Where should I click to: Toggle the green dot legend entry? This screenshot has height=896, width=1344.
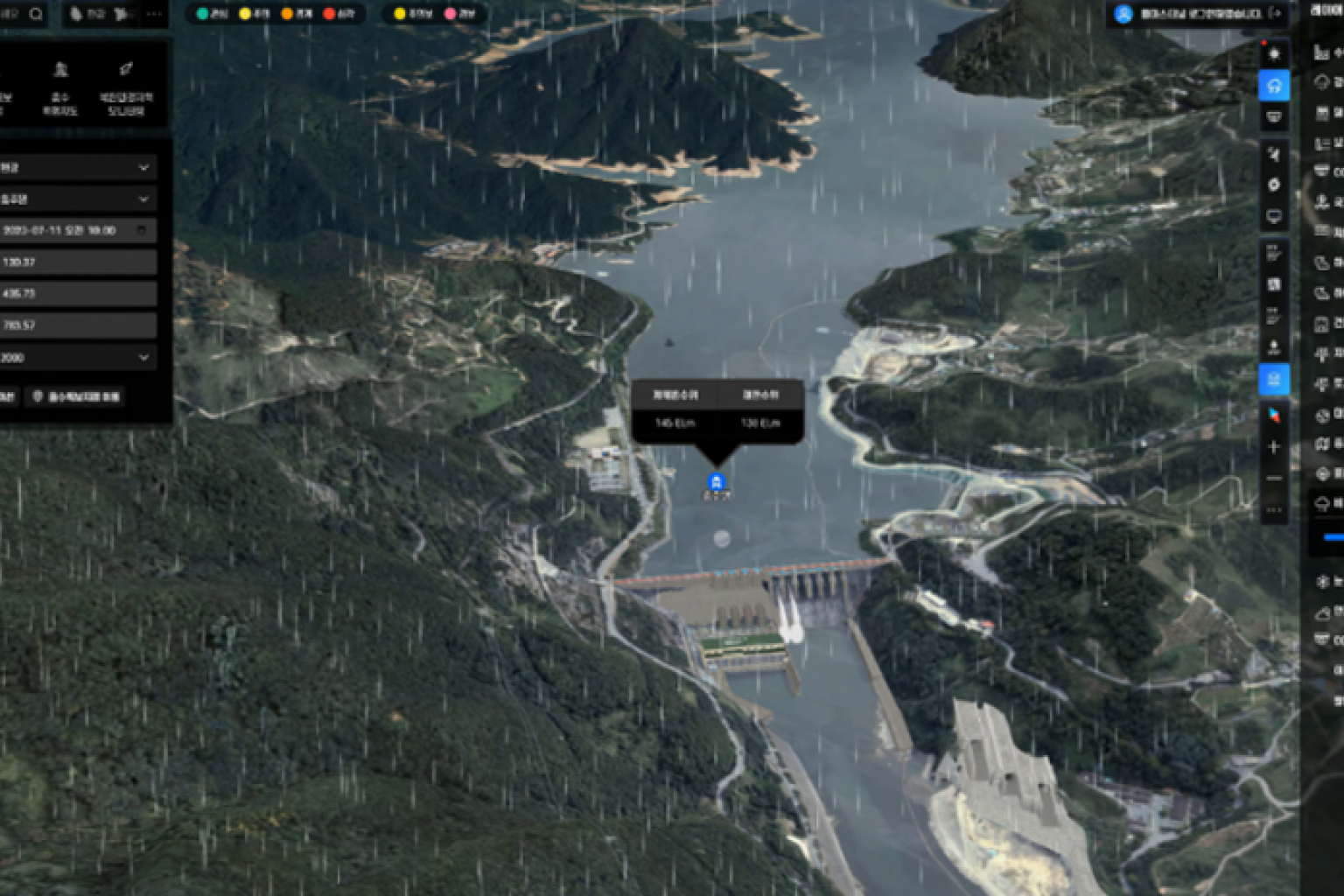[212, 14]
